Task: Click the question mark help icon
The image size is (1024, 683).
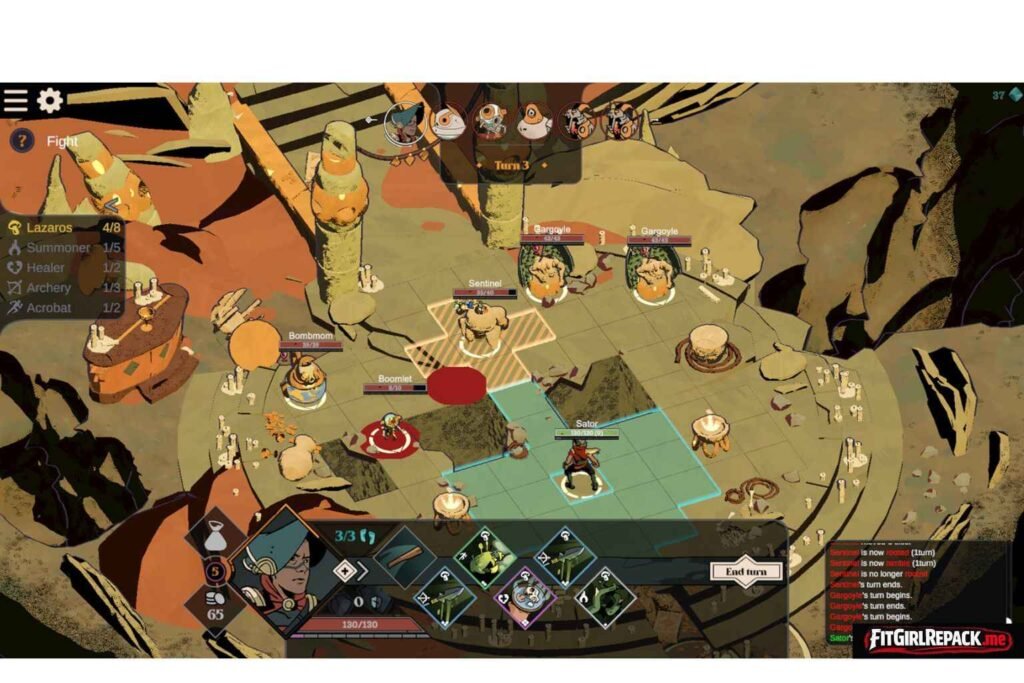Action: [x=22, y=141]
